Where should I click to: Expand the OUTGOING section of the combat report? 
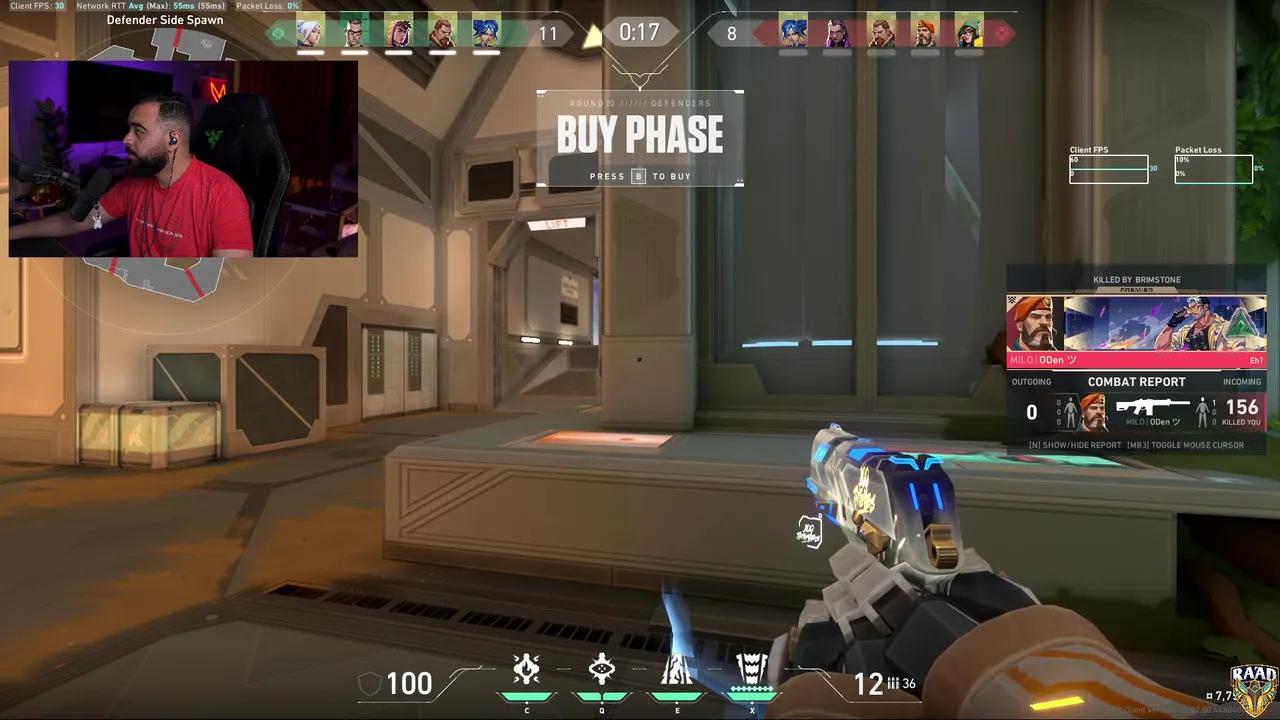[x=1031, y=381]
